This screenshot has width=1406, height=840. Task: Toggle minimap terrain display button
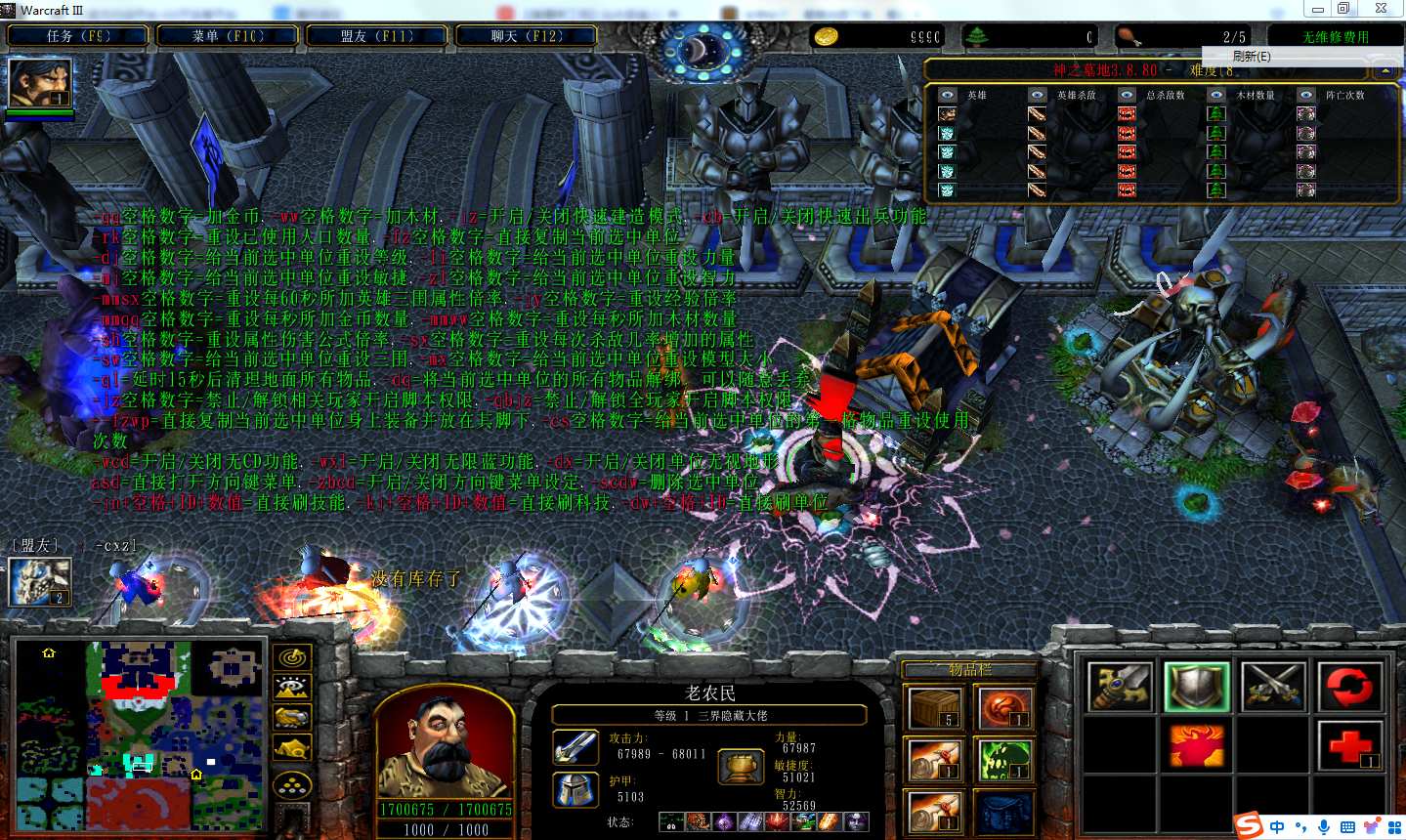[292, 688]
